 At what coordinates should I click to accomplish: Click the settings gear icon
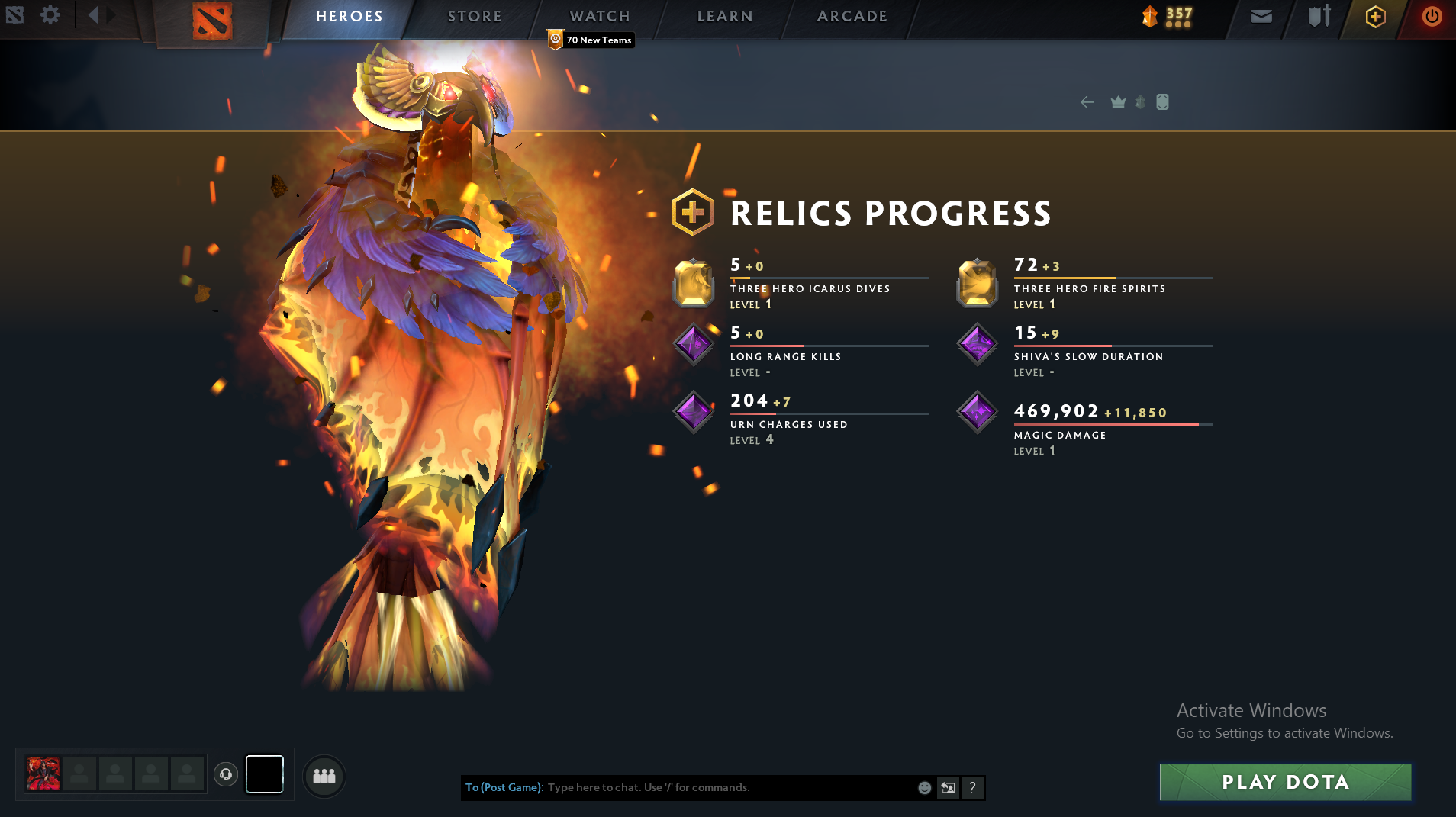coord(50,14)
